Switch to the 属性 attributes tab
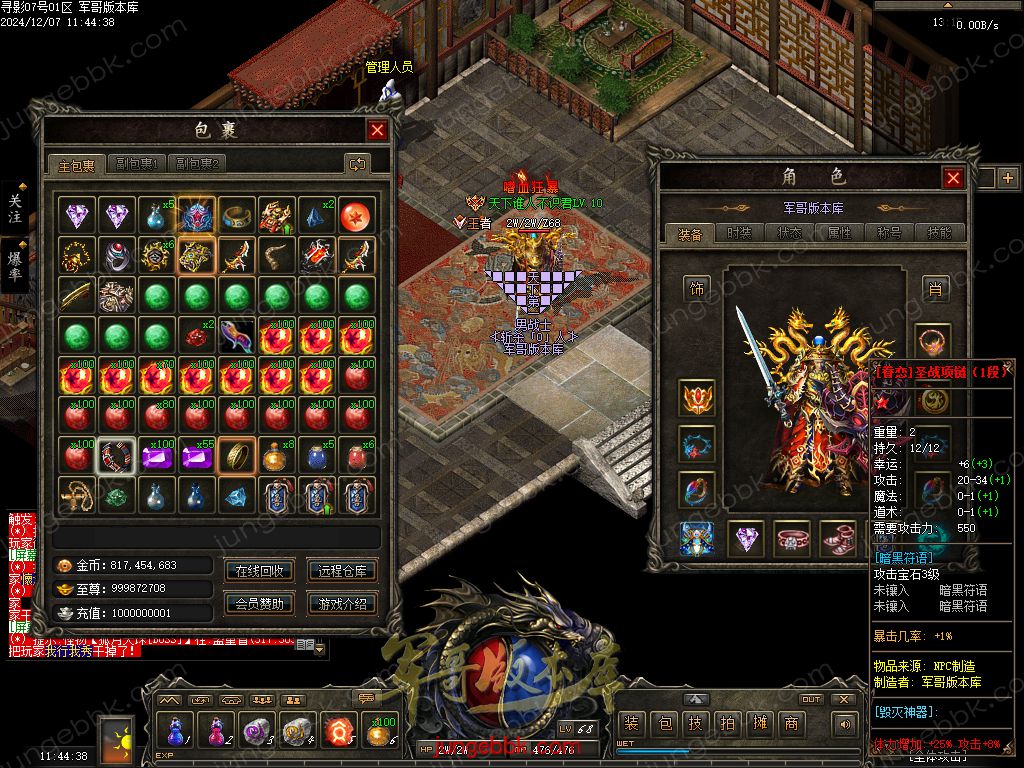Viewport: 1024px width, 768px height. [x=839, y=233]
